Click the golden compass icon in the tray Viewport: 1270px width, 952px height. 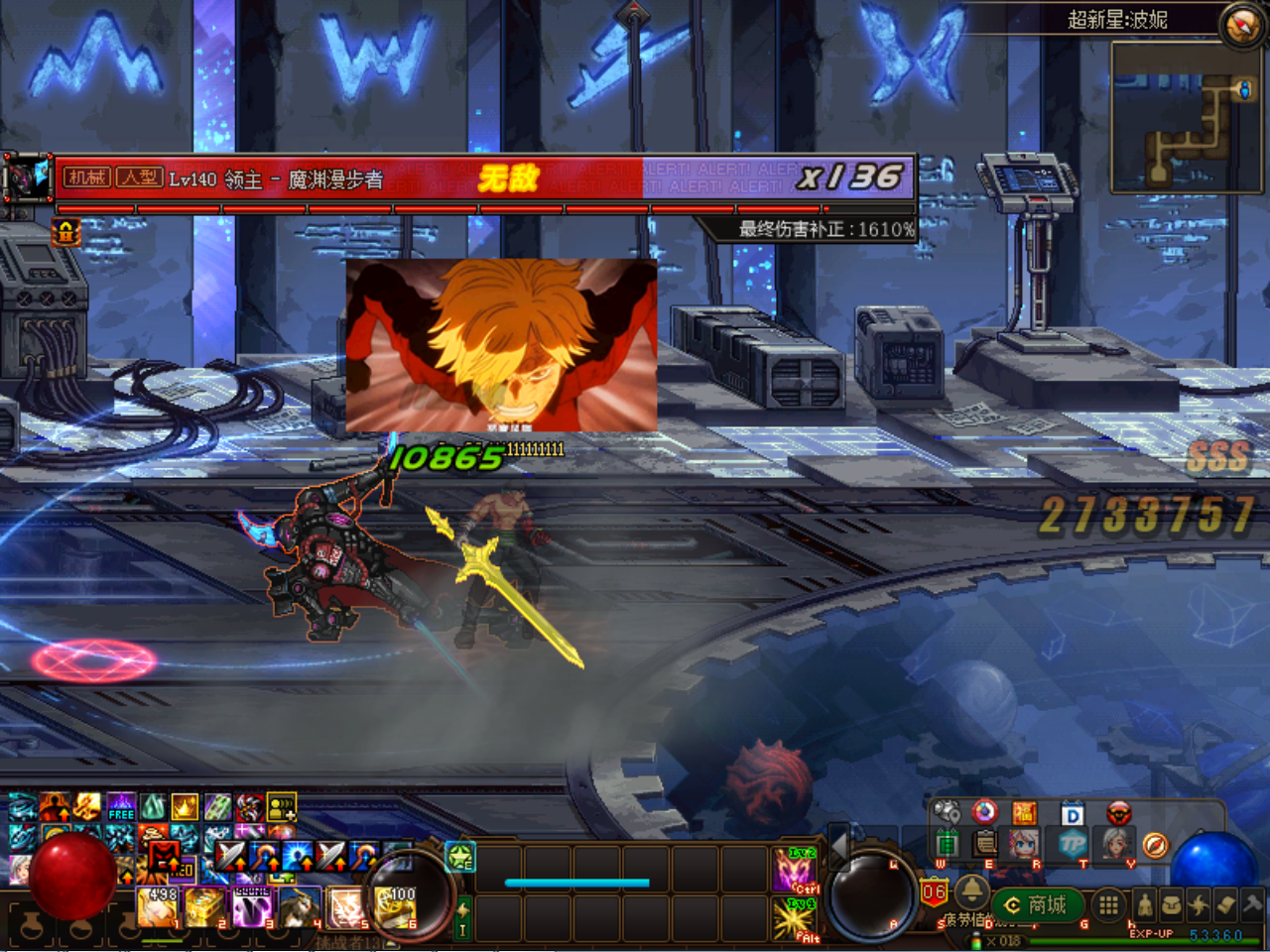point(1155,845)
